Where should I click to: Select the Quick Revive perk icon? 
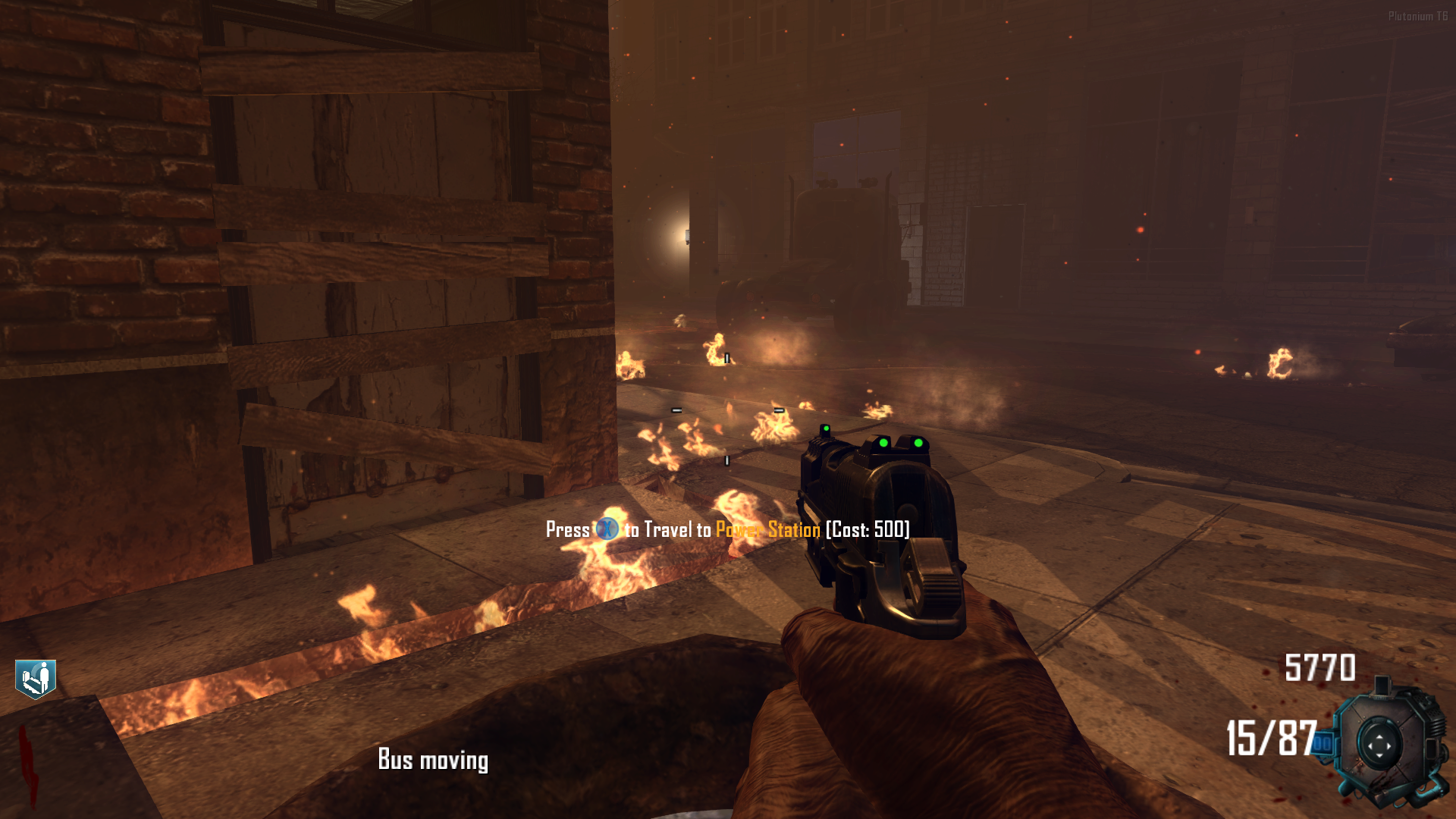36,676
